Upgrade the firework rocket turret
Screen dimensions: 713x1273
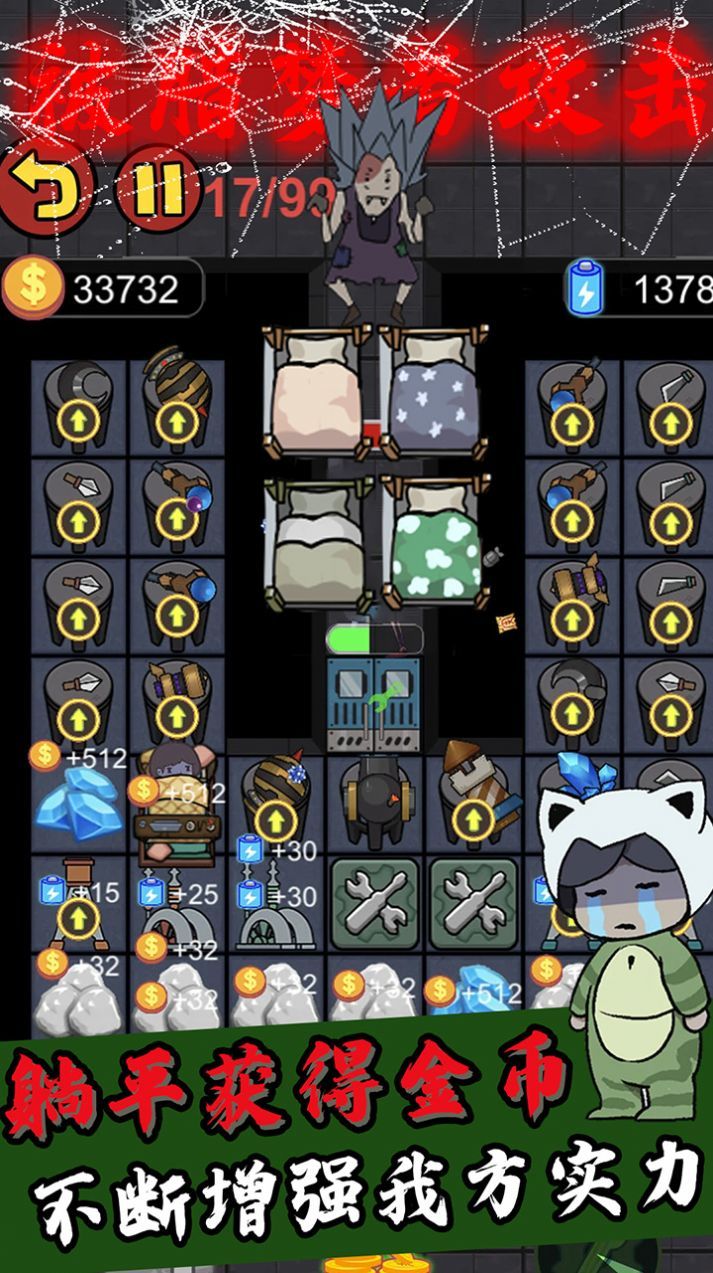(x=472, y=819)
